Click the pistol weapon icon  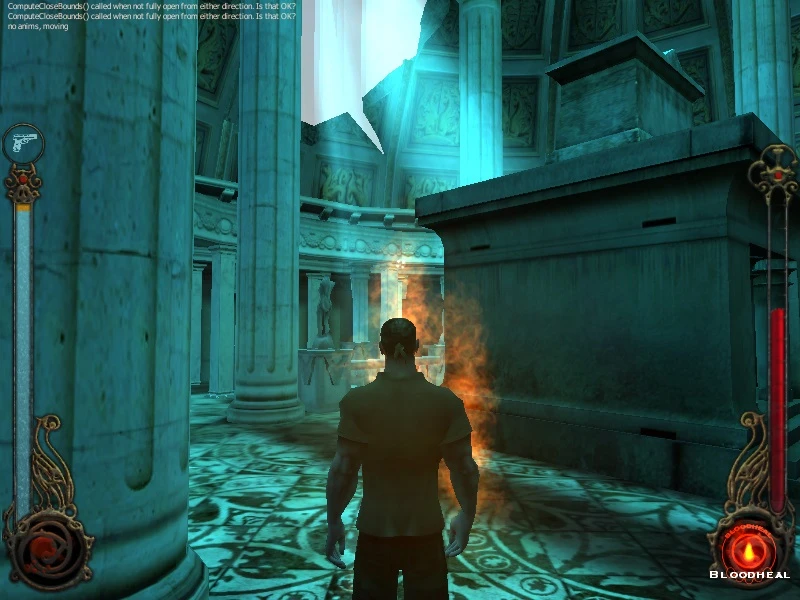[22, 144]
